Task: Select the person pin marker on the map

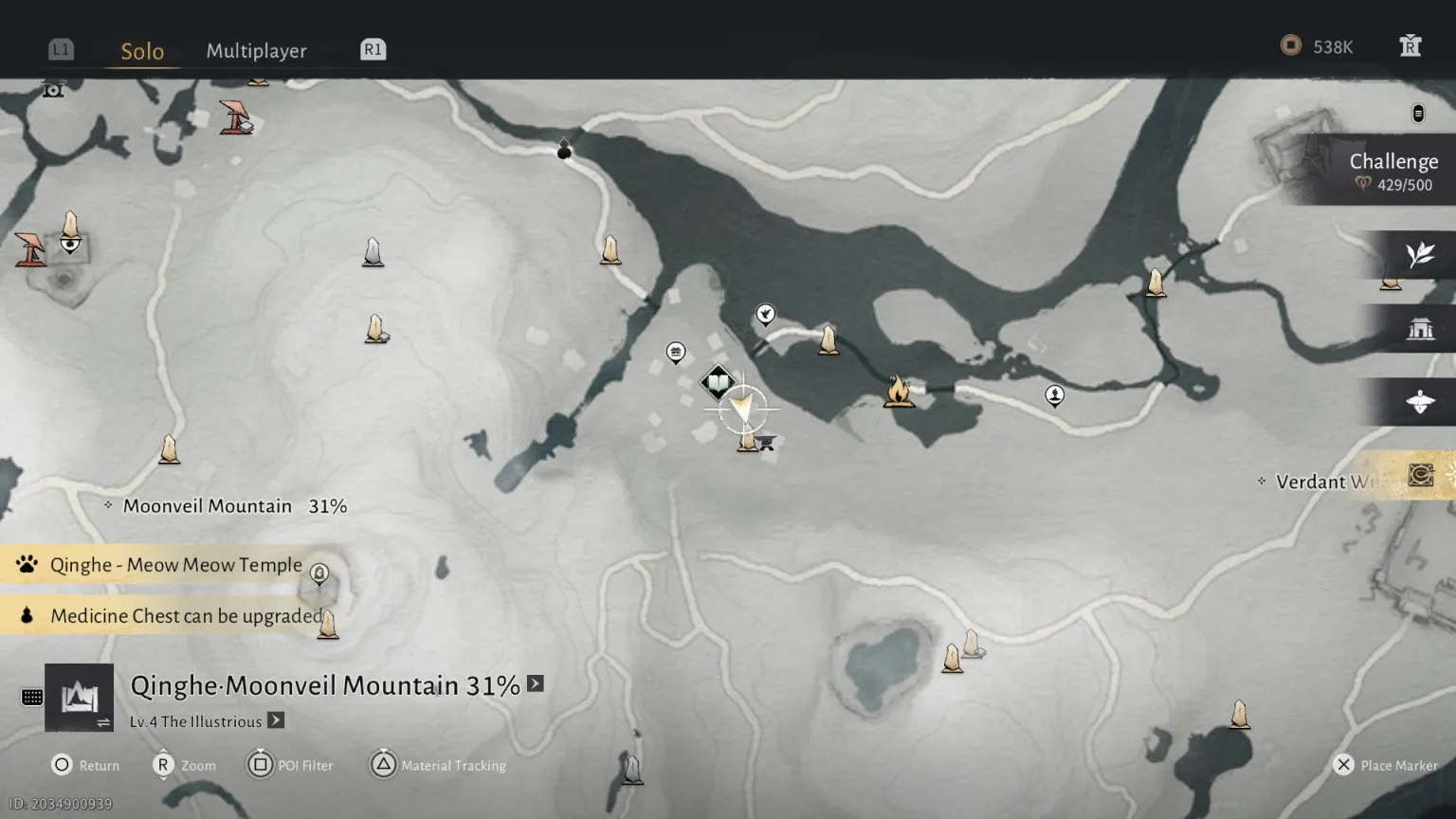Action: pos(1054,394)
